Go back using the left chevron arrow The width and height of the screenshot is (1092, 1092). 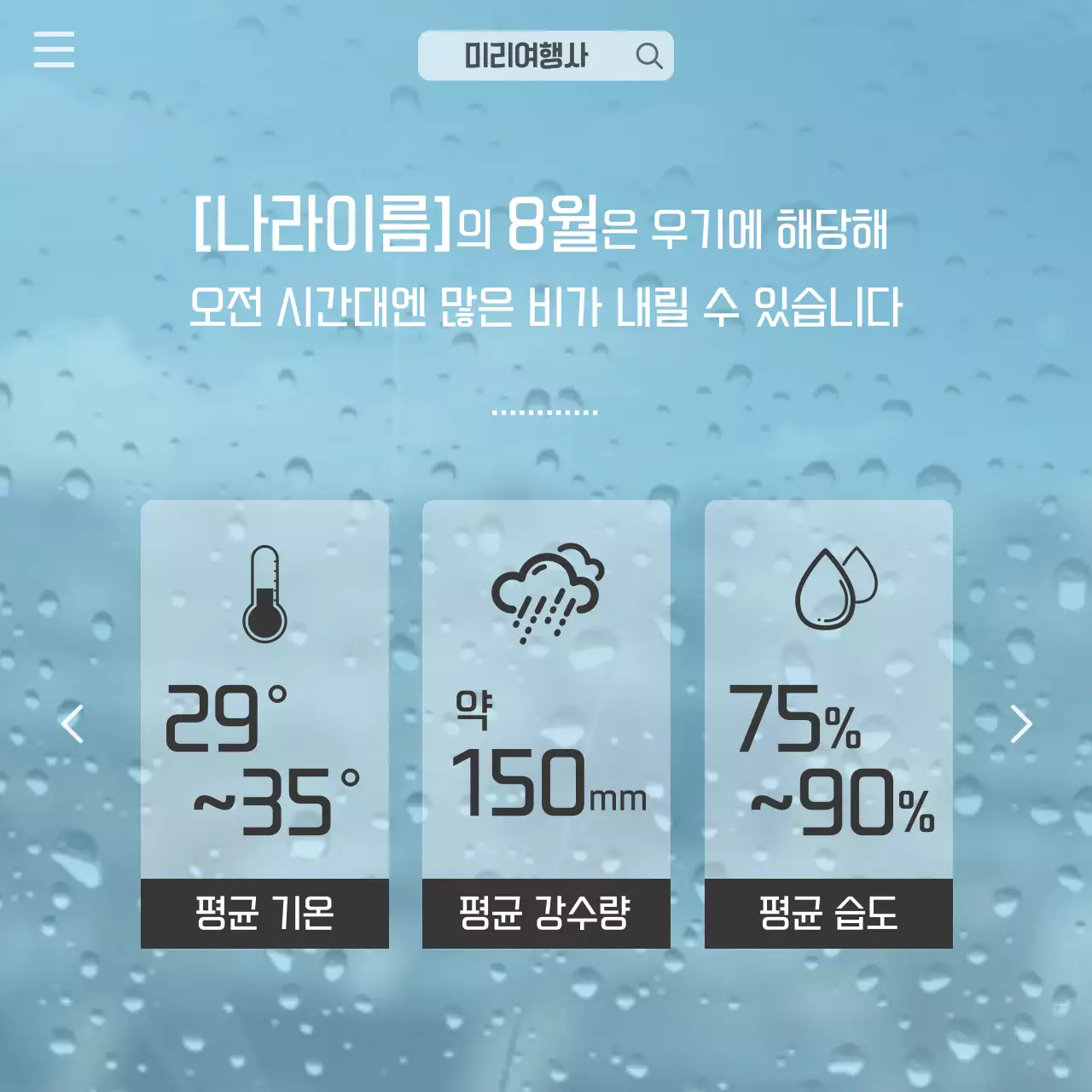click(x=73, y=723)
